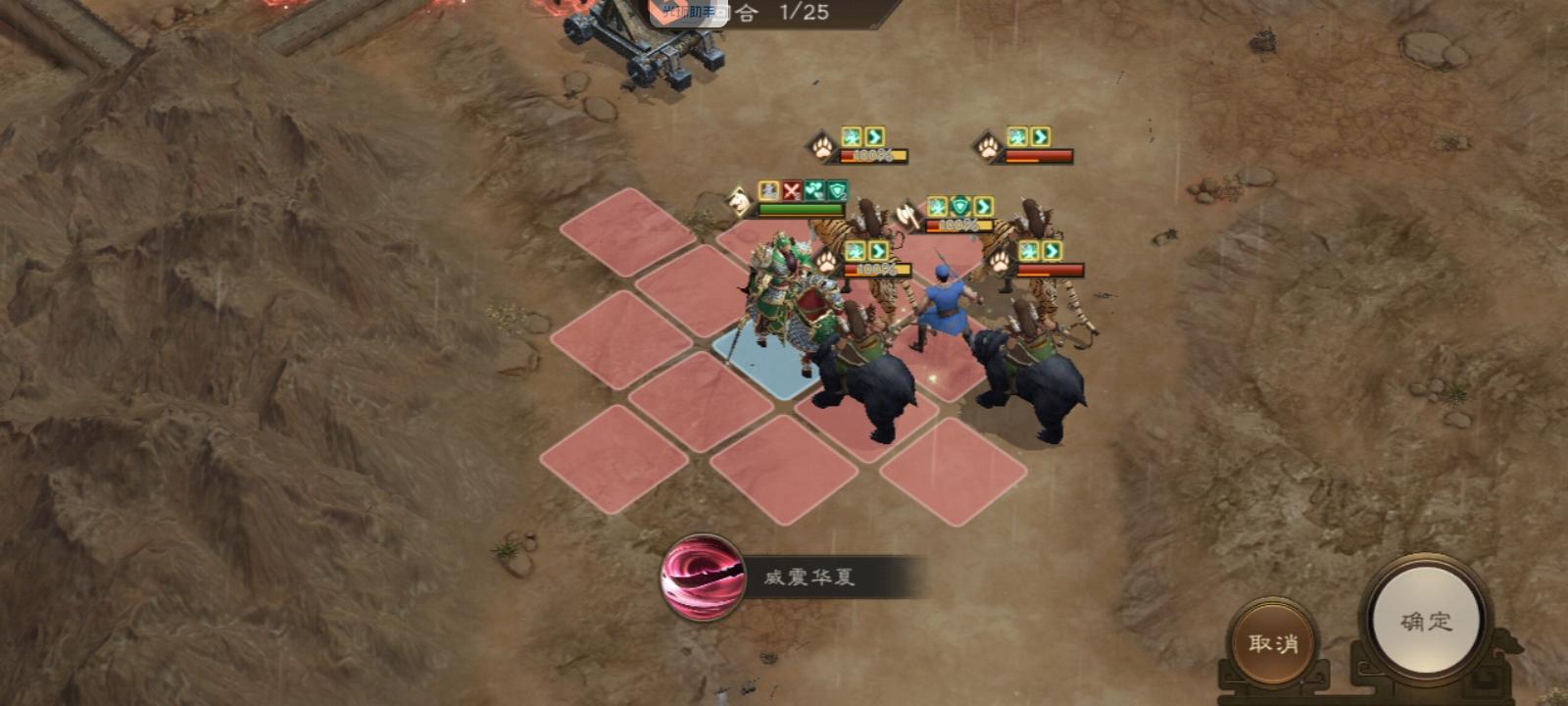Tap the axe banner icon above the tiger rider

point(906,214)
